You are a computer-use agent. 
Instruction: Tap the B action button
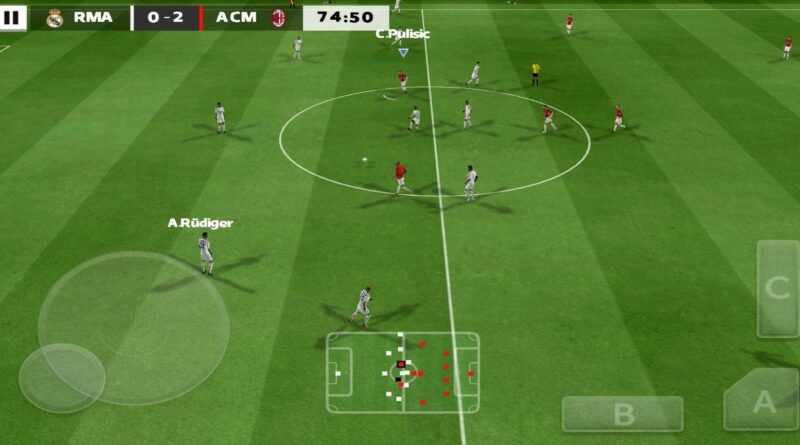tap(622, 413)
